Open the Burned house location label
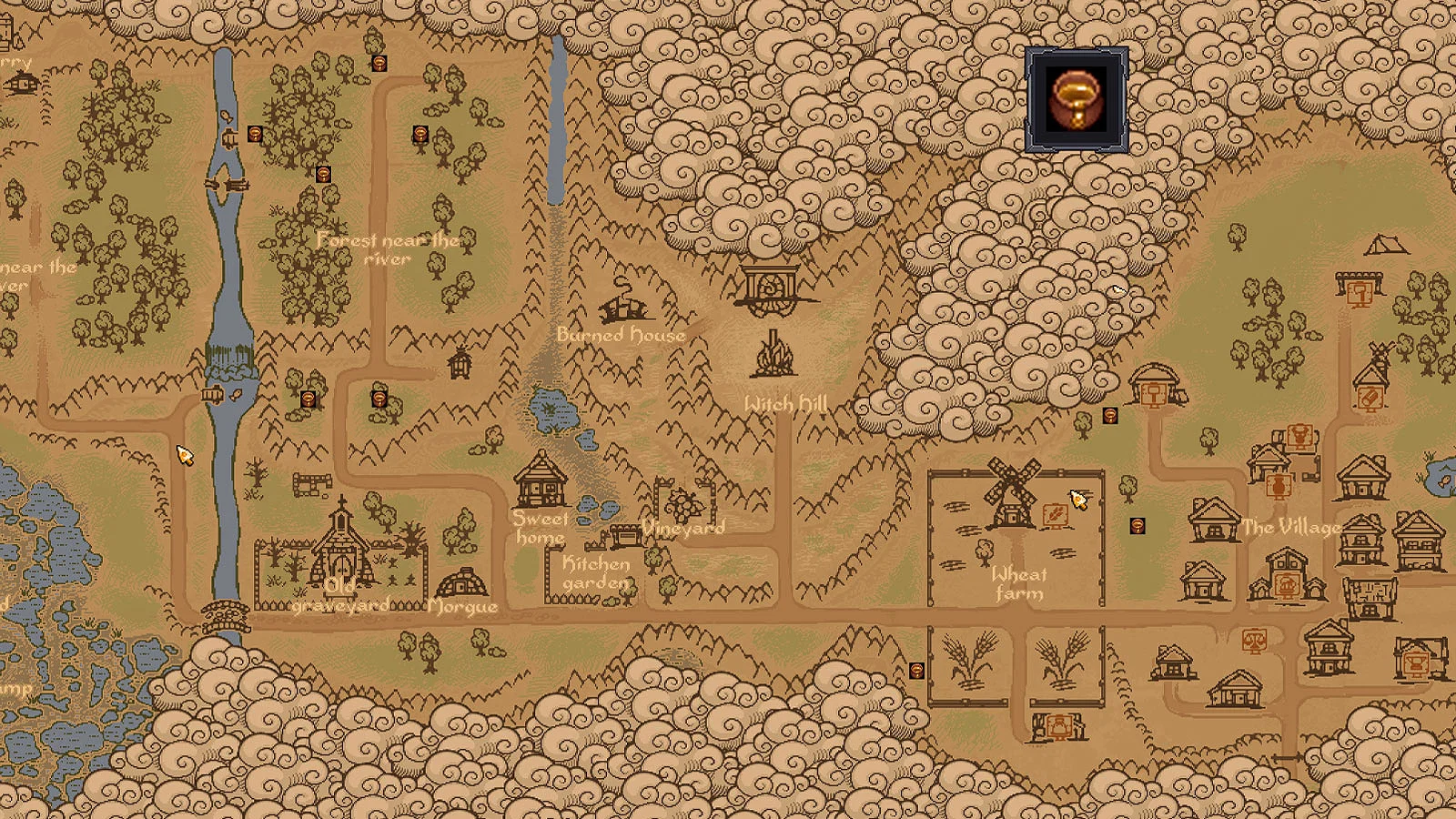1456x819 pixels. tap(619, 335)
